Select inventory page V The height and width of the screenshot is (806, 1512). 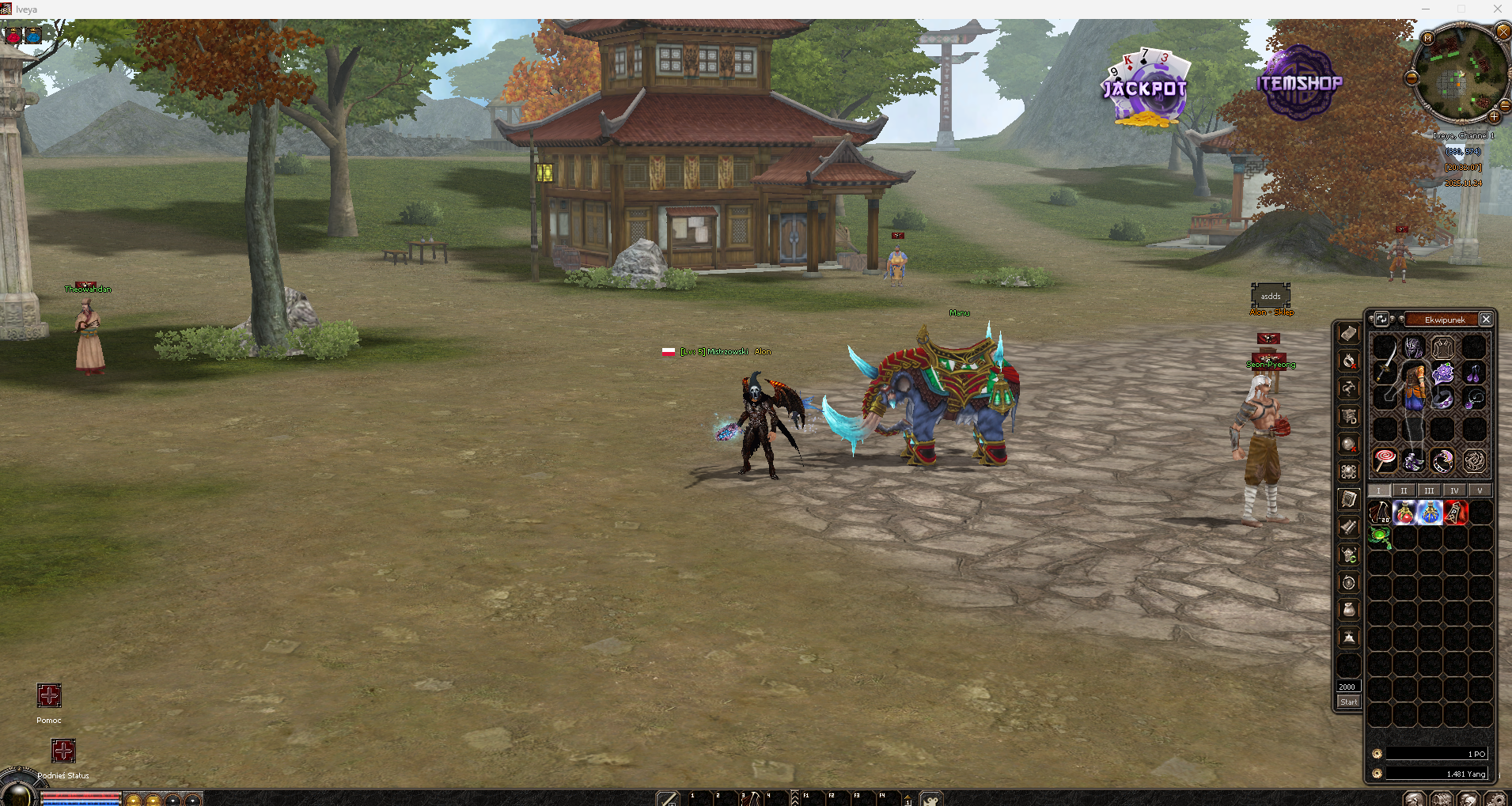click(1480, 490)
